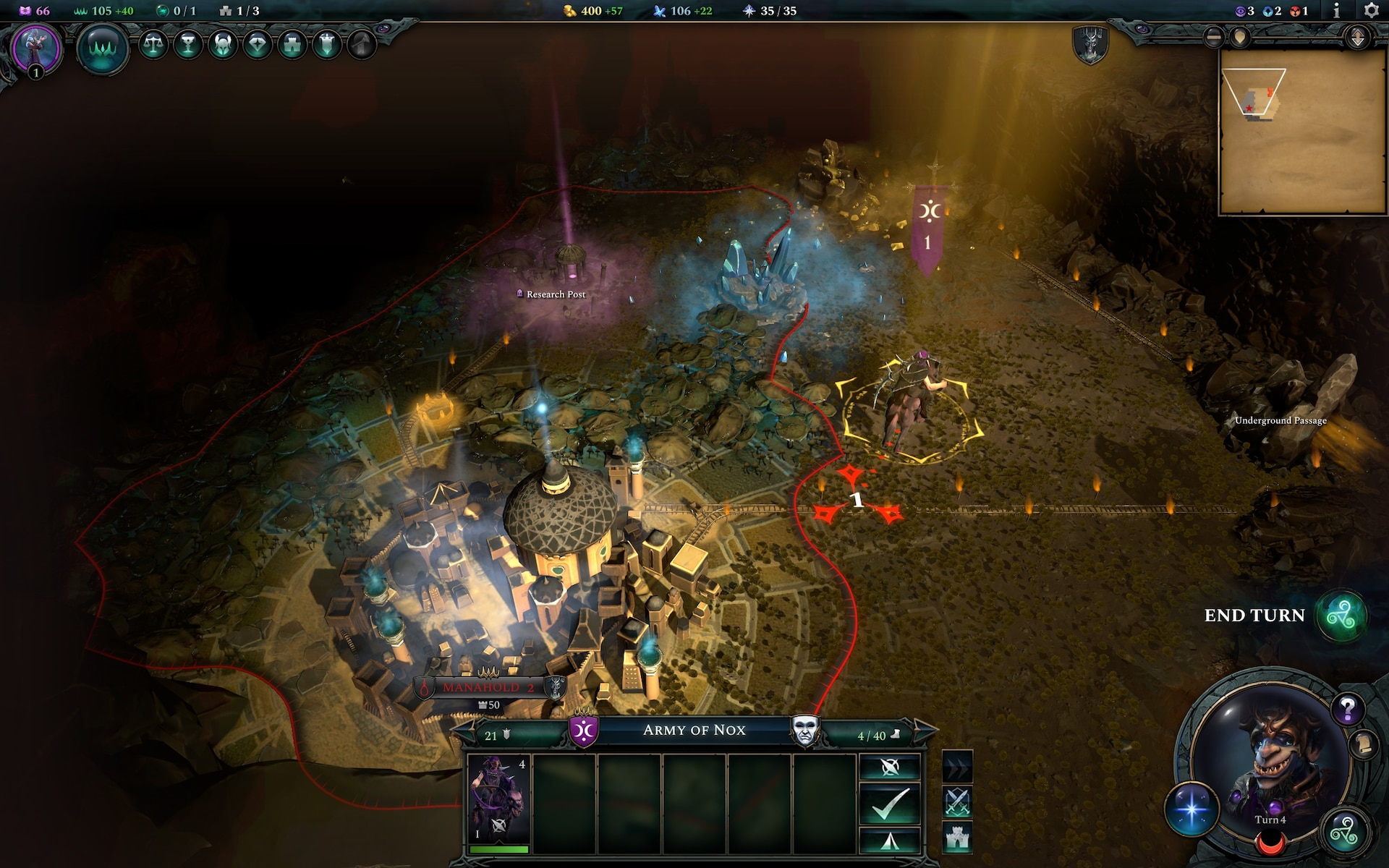Open the castle cities overview icon

click(292, 45)
